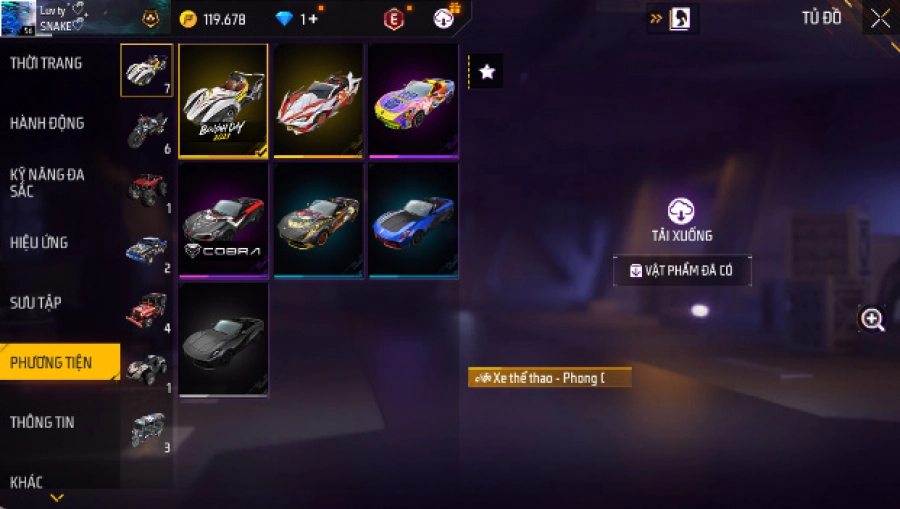
Task: Select the KỸ NĂNG ĐA SẮC category
Action: tap(47, 183)
